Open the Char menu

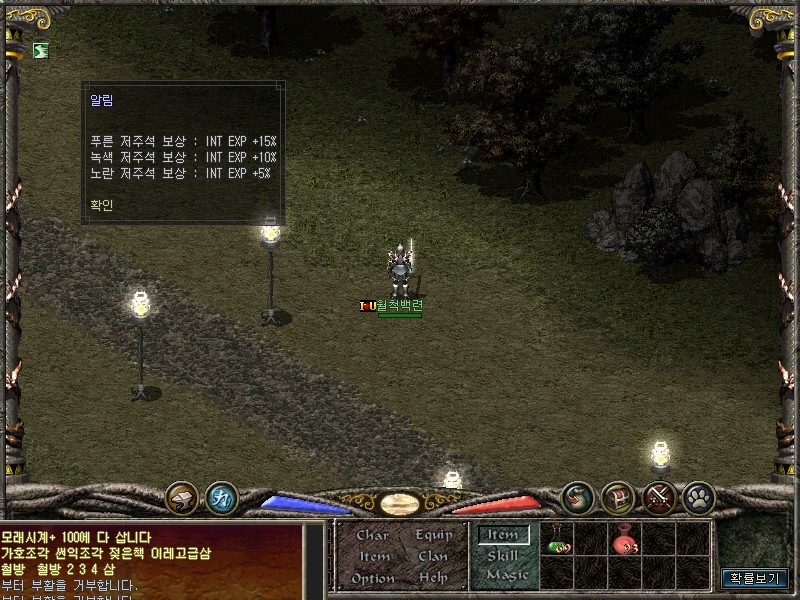tap(372, 535)
